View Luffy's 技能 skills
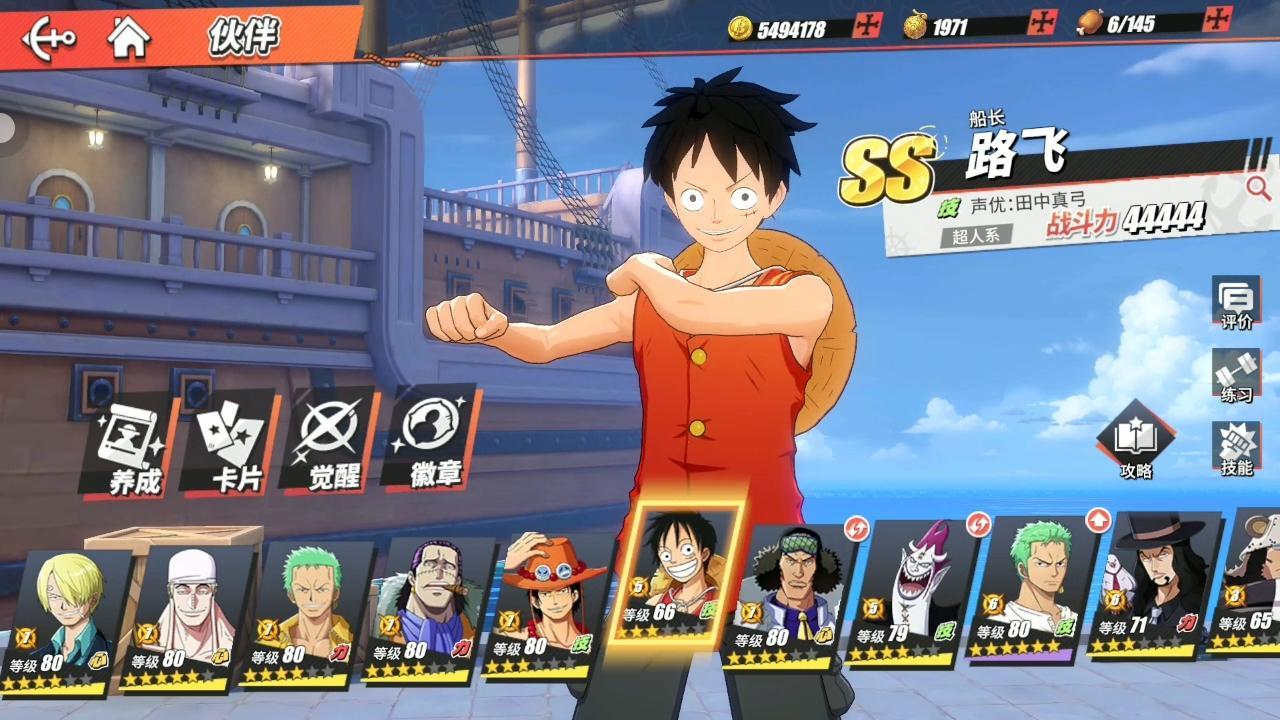The width and height of the screenshot is (1280, 720). click(1236, 448)
